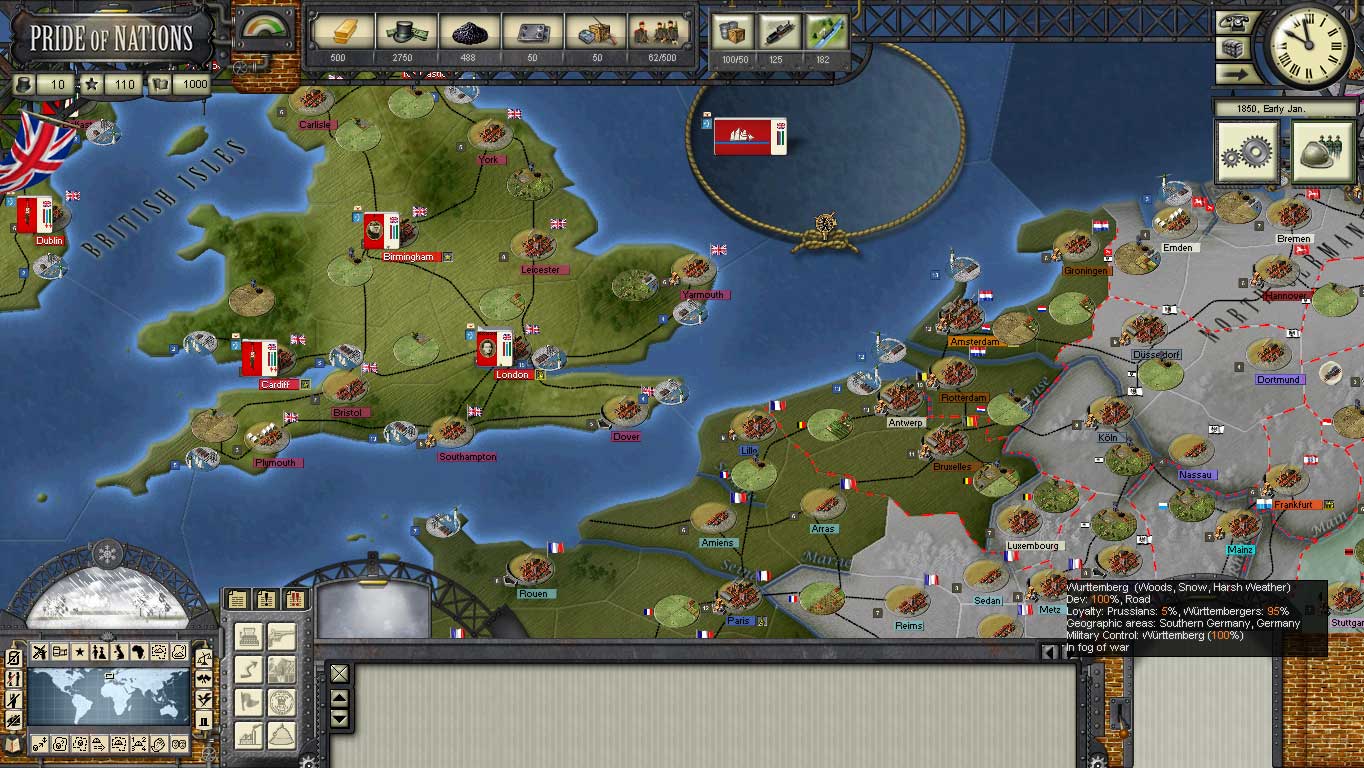
Task: Toggle the Africa map view filter
Action: [x=139, y=649]
